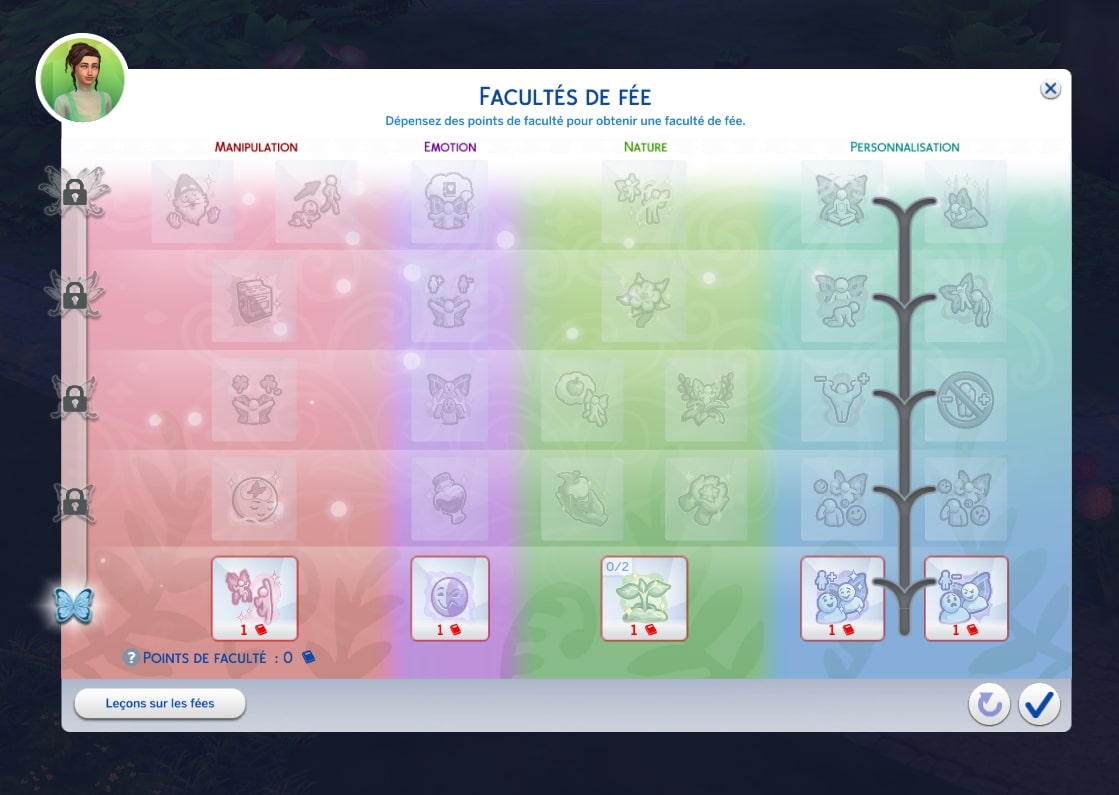This screenshot has height=795, width=1119.
Task: Pick the sprouting plant Nature ability
Action: click(x=644, y=597)
